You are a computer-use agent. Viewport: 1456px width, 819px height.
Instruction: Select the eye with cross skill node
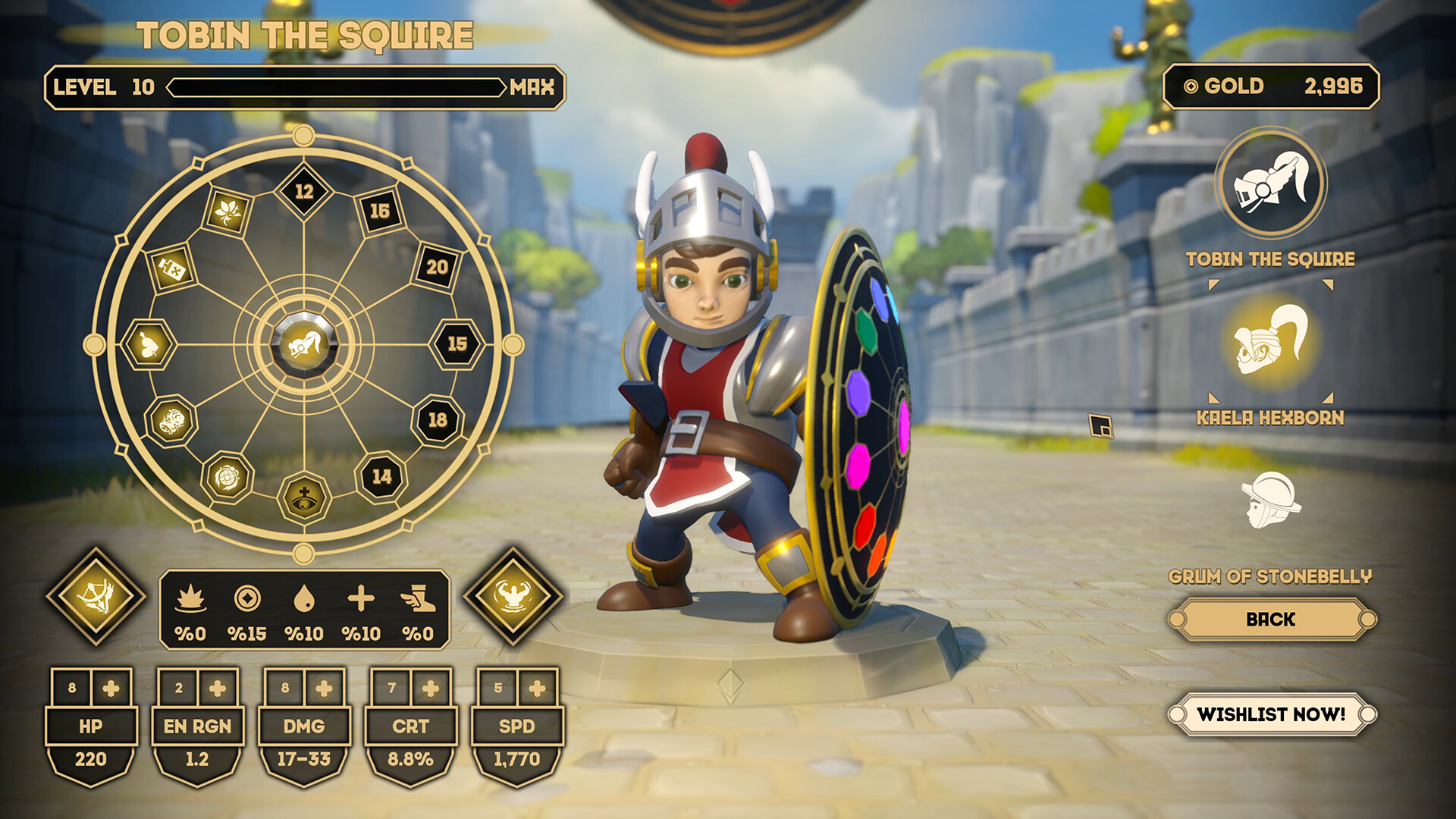click(x=304, y=498)
